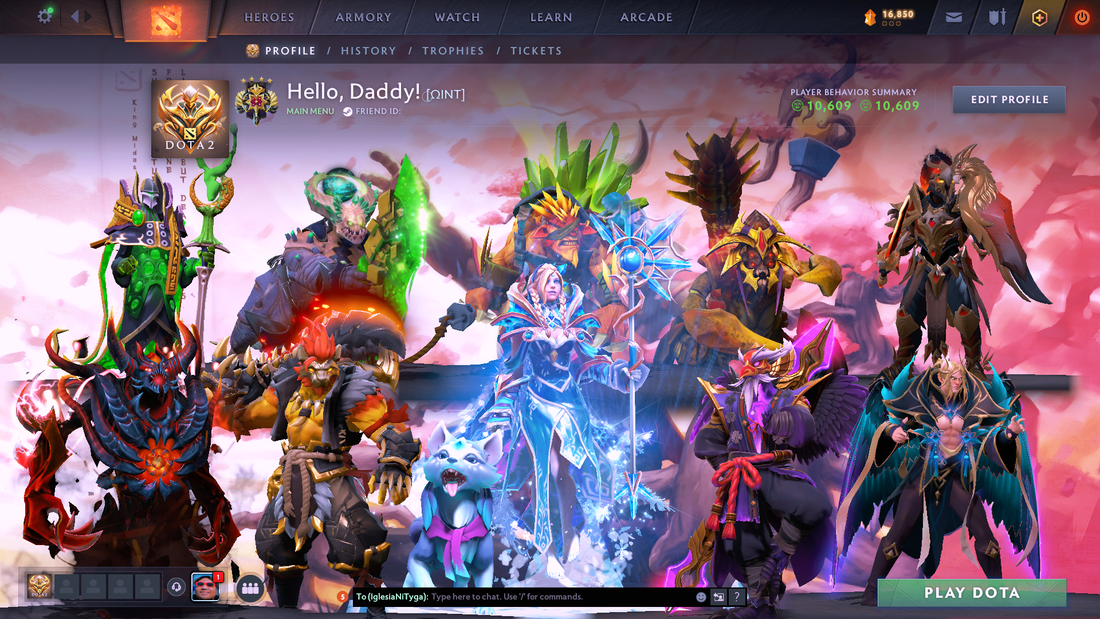View the Tickets tab

point(536,51)
